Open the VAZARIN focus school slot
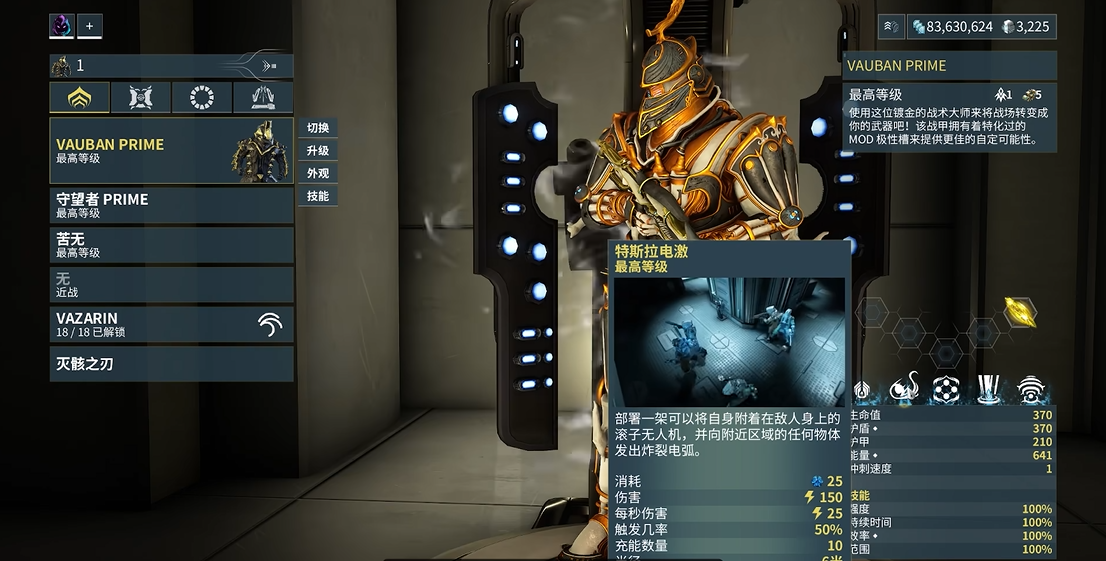 [x=171, y=324]
